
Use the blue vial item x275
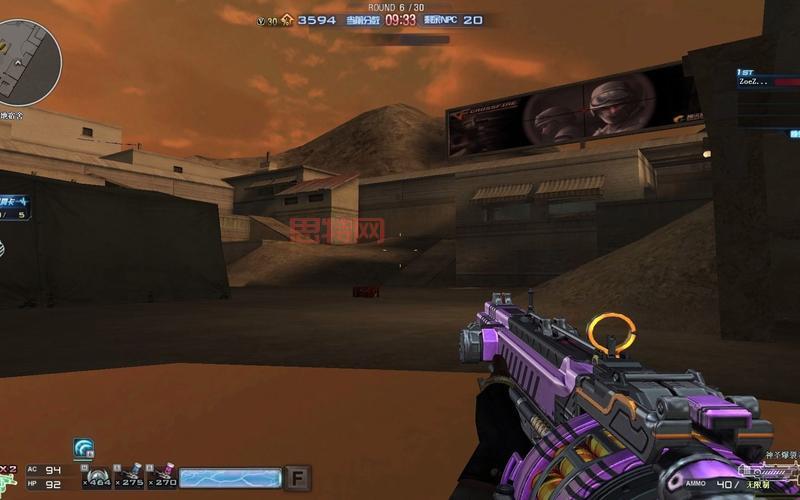(130, 476)
